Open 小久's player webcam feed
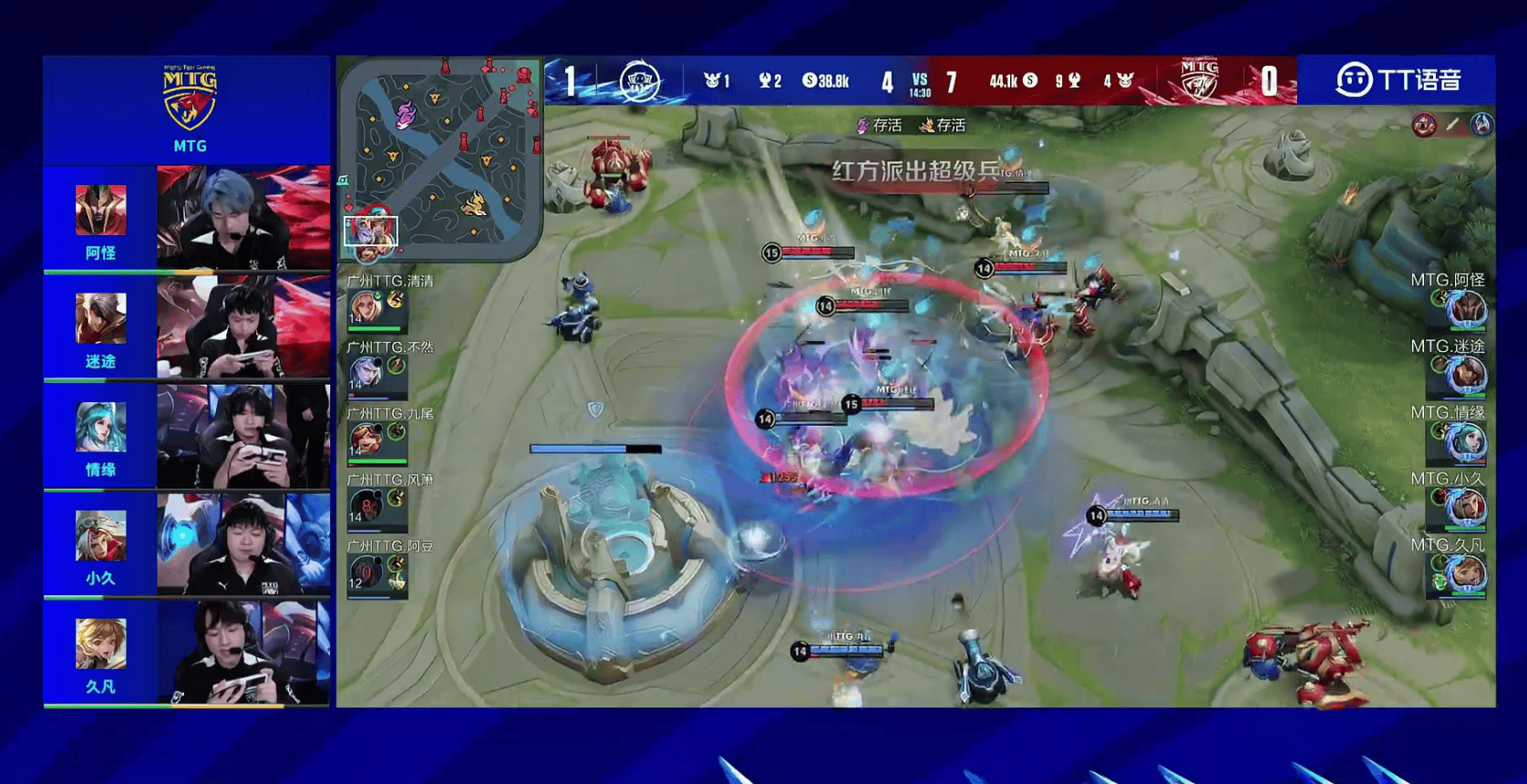Image resolution: width=1527 pixels, height=784 pixels. coord(243,544)
